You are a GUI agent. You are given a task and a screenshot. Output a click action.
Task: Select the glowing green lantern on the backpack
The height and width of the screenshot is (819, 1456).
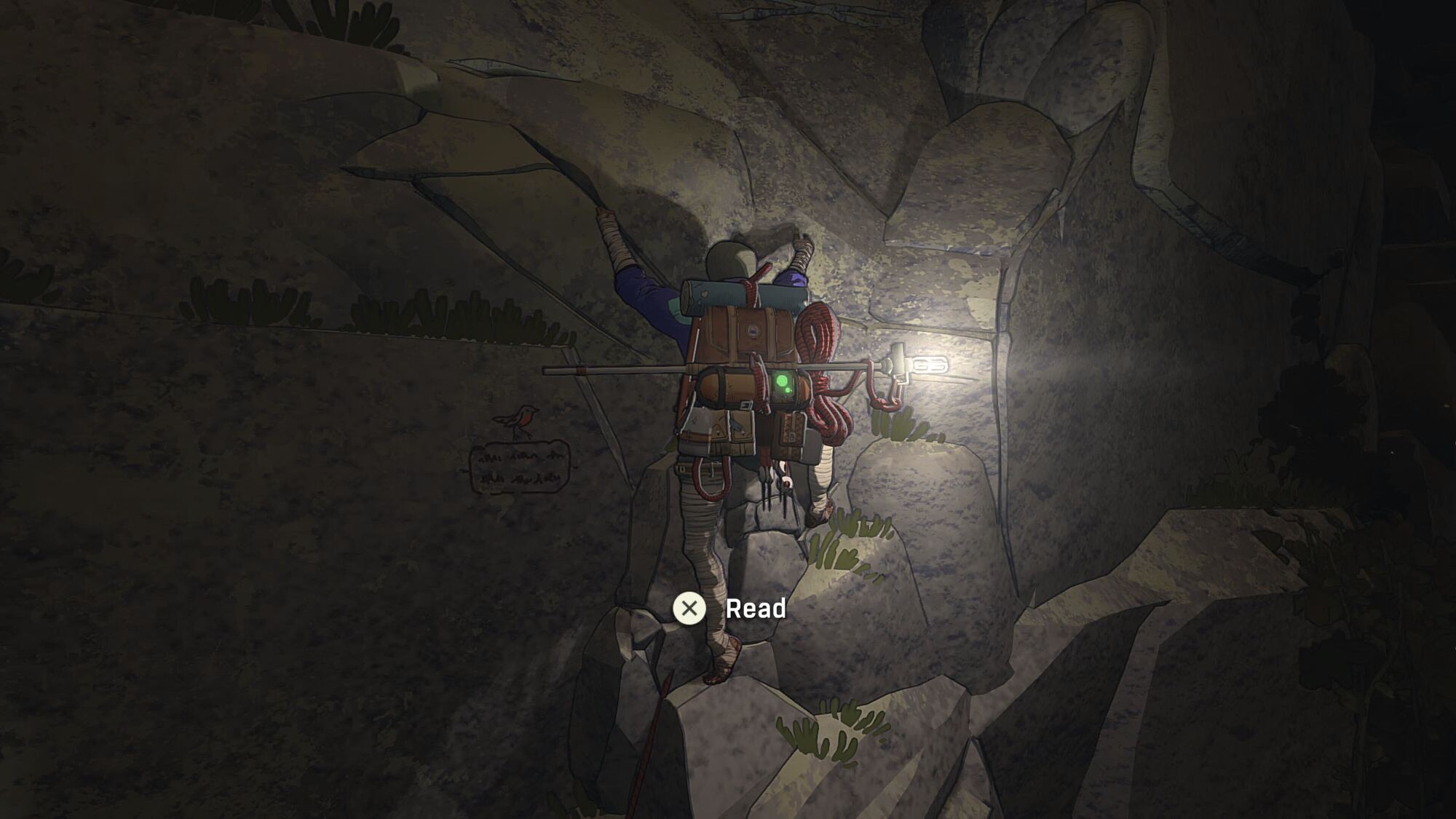pos(782,381)
